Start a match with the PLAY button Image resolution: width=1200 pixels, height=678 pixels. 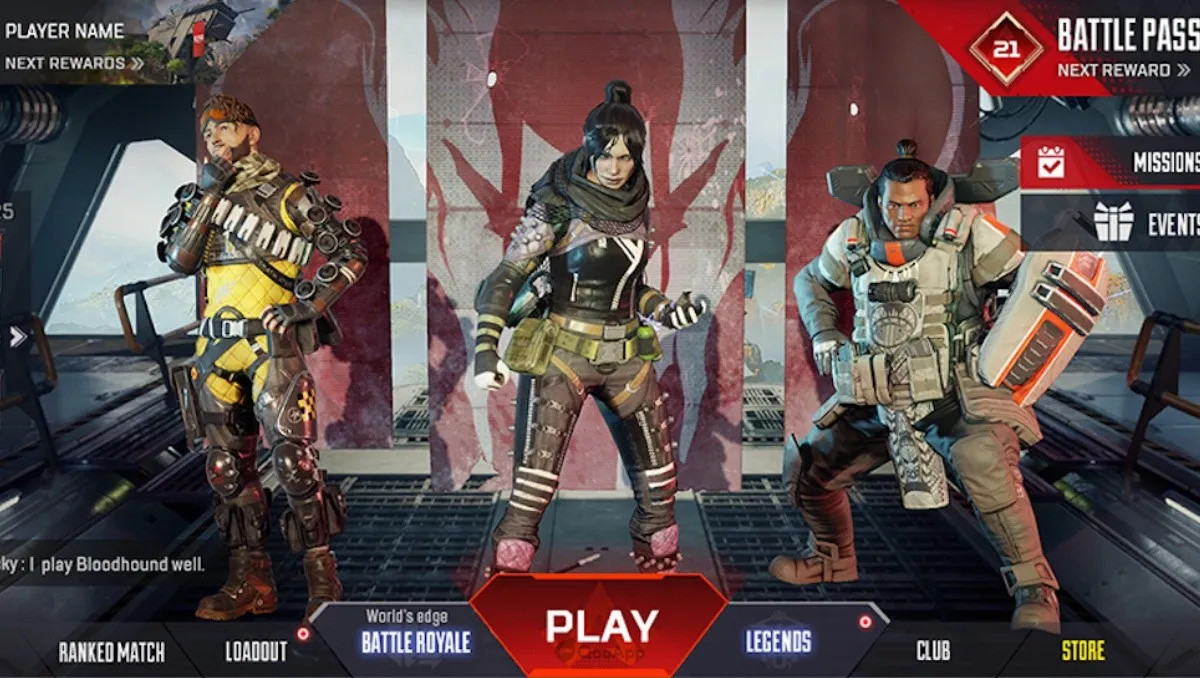(601, 627)
